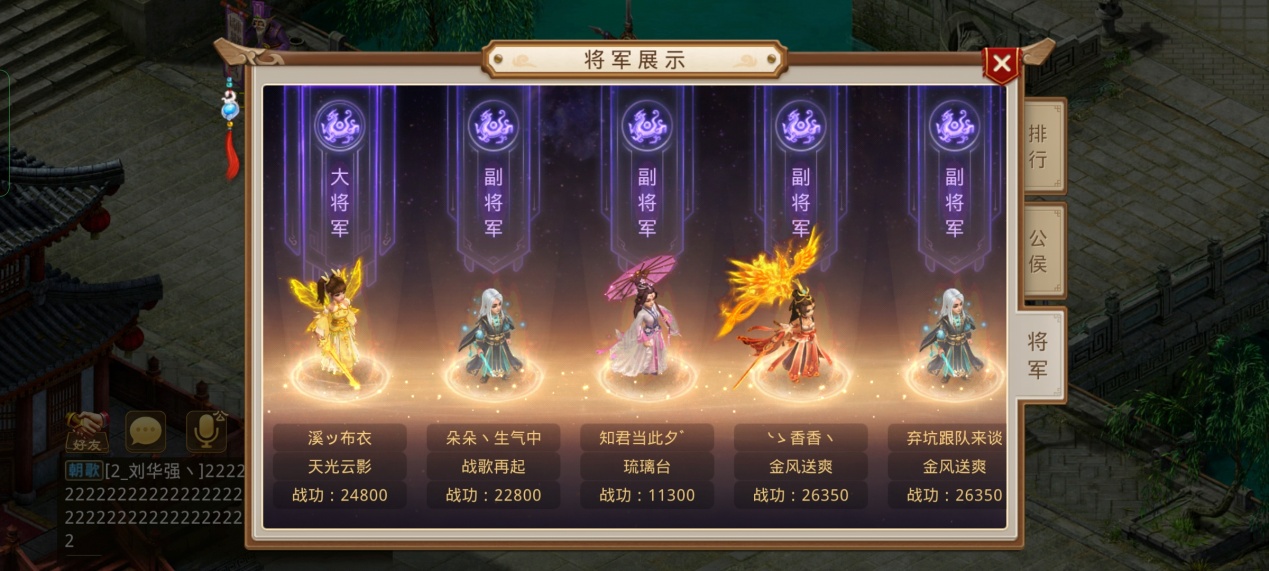Open the 好友 friends icon
Screen dimensions: 1269x571
coord(86,431)
